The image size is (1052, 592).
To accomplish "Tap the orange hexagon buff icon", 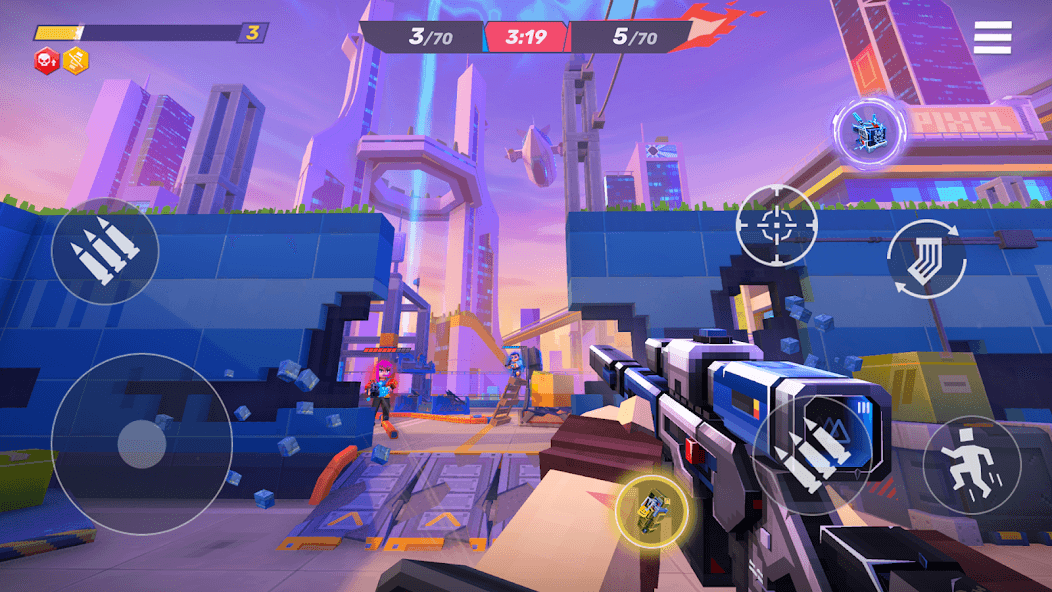I will [76, 61].
